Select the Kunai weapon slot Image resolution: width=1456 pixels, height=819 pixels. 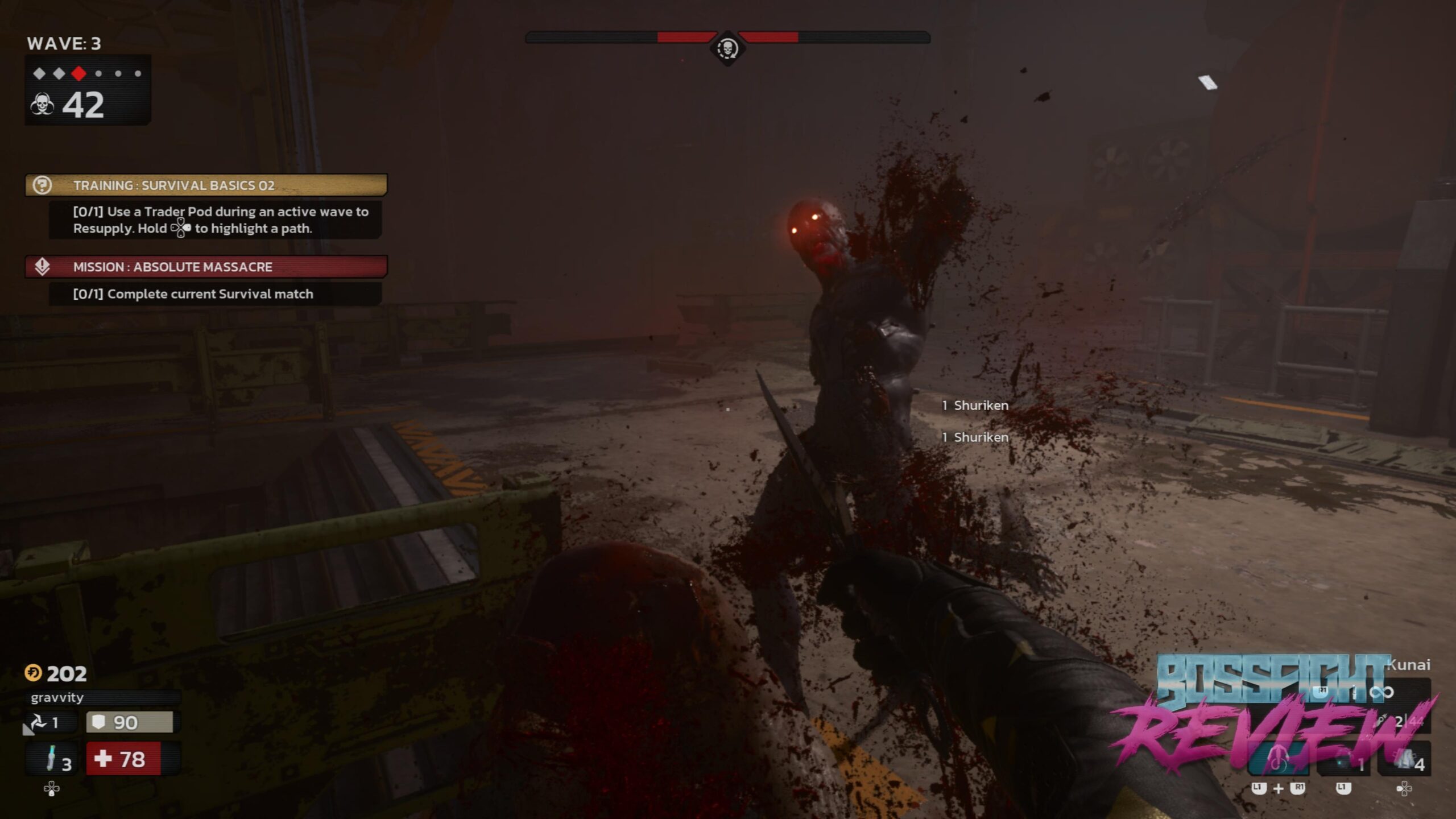(1376, 692)
